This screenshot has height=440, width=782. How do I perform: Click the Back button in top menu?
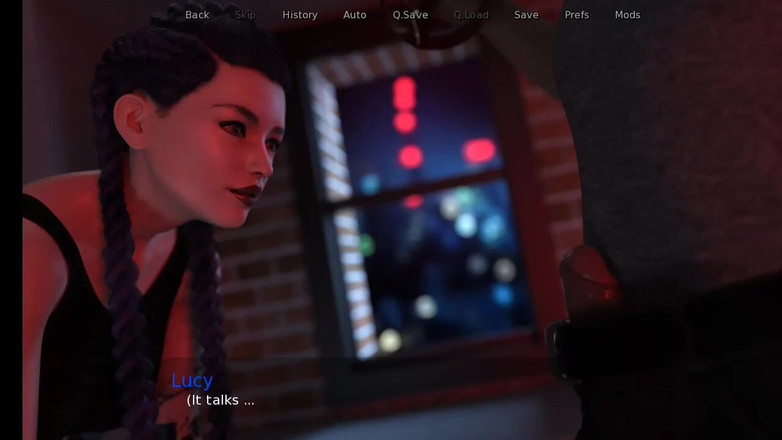(x=197, y=15)
